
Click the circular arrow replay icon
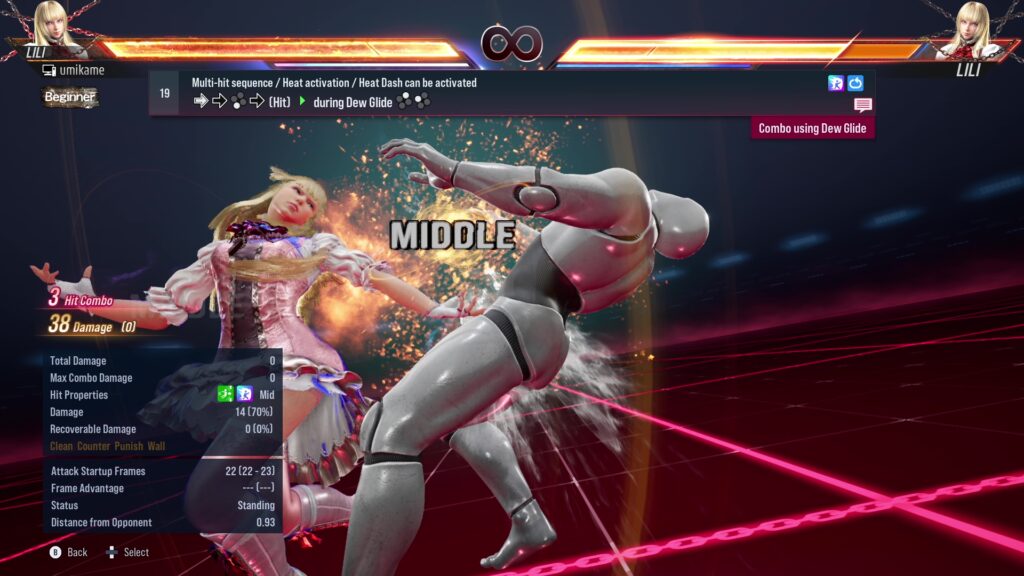[855, 83]
